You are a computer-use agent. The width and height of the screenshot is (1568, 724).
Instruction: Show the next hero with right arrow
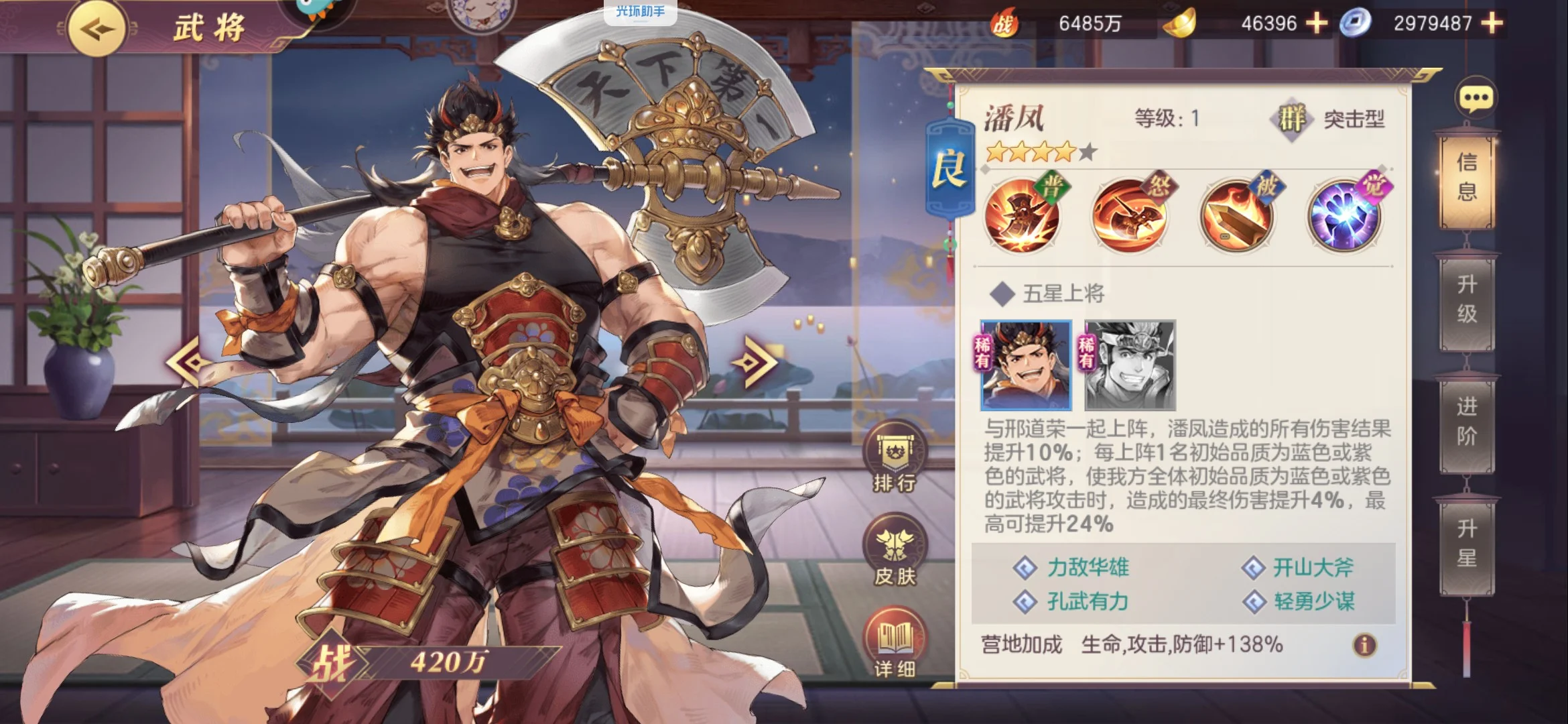[756, 362]
